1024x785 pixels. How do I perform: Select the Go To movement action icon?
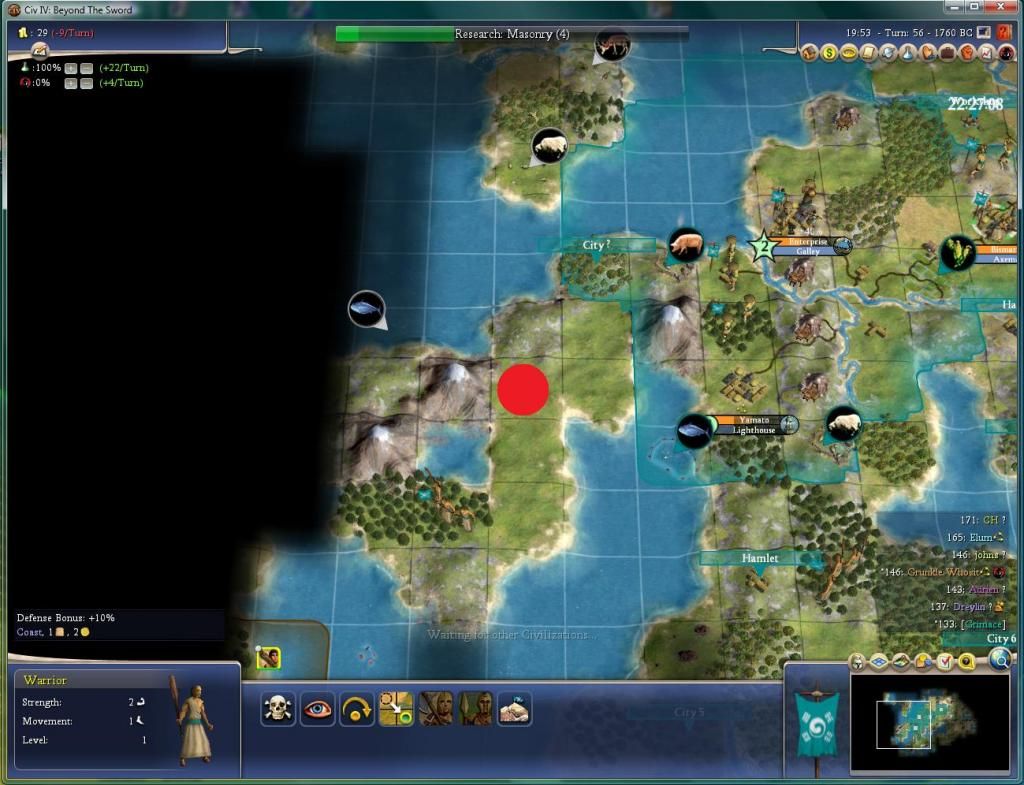point(396,708)
